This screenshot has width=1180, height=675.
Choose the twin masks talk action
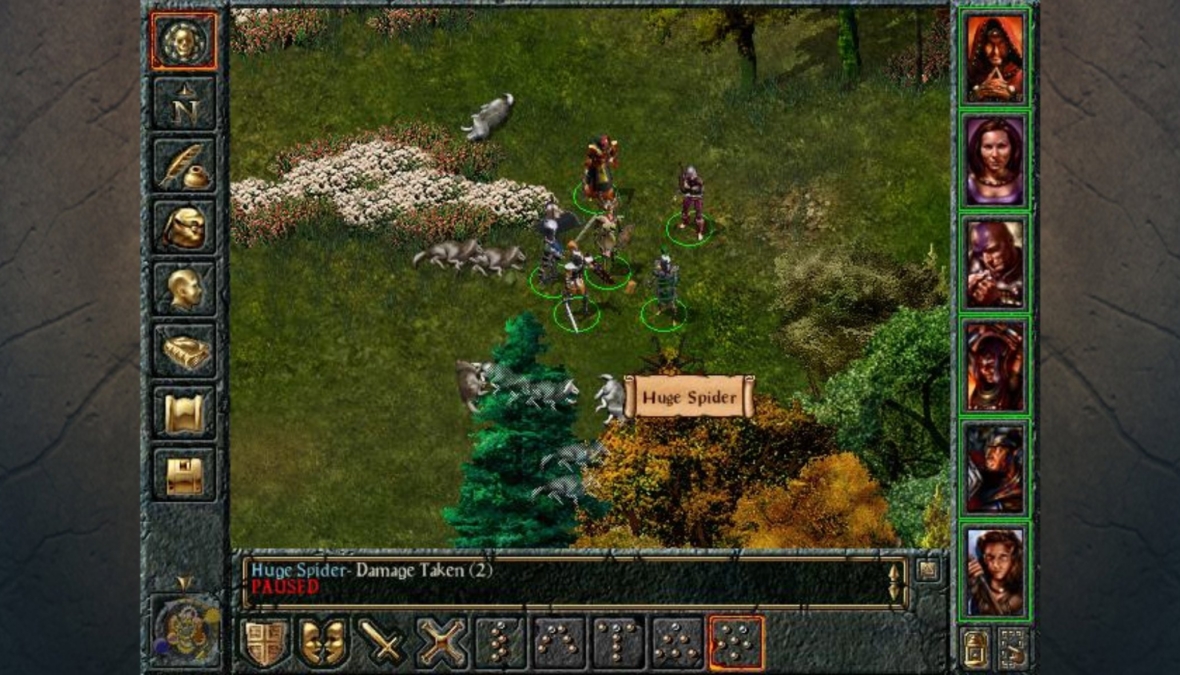(323, 642)
